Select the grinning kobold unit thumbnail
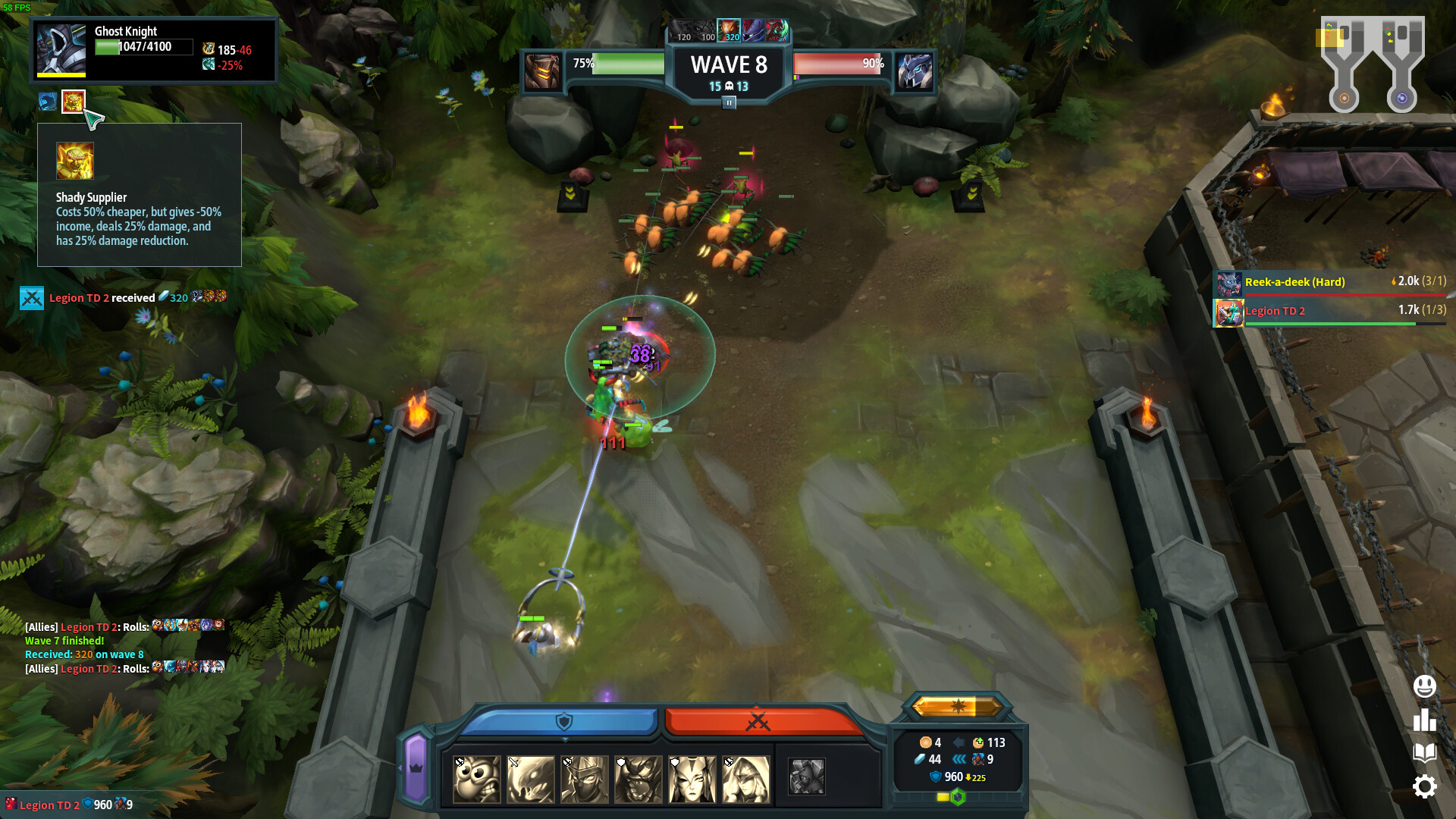Viewport: 1456px width, 819px height. pos(476,778)
